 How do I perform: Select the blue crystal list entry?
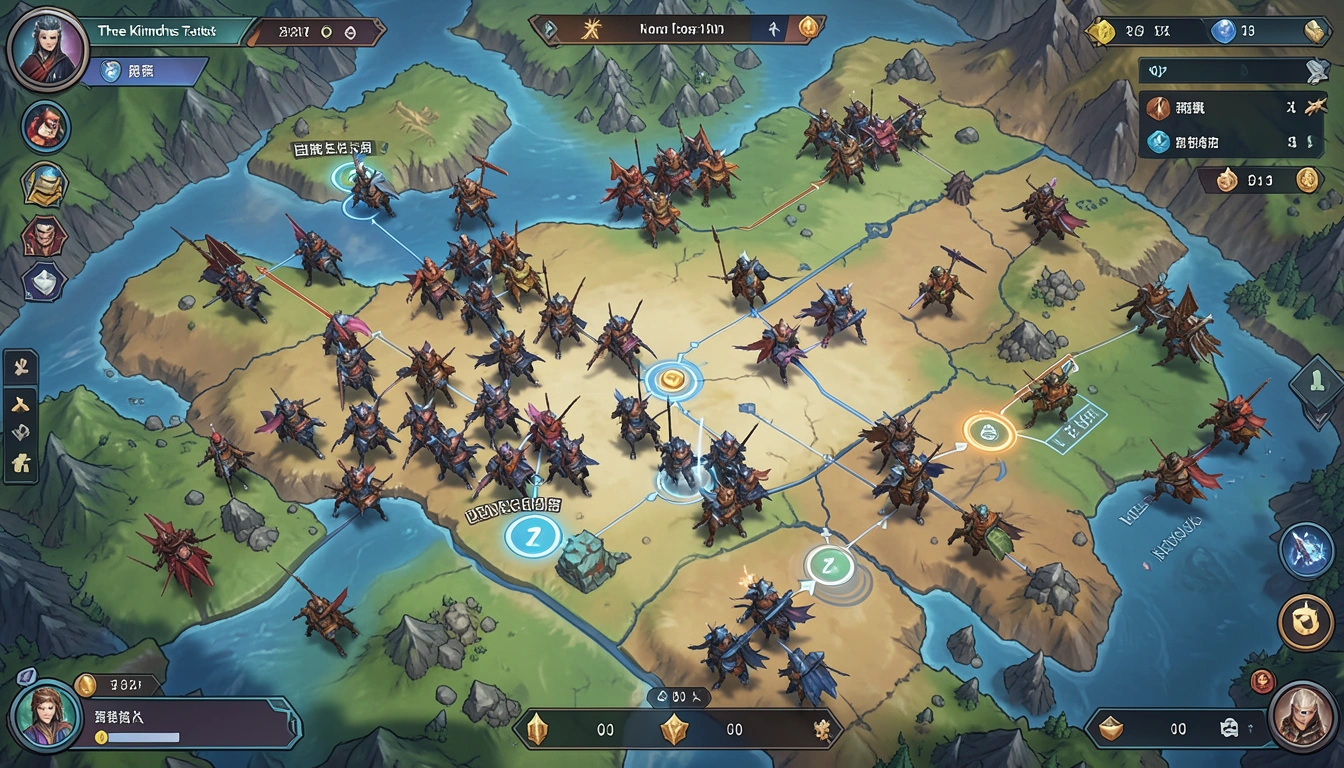click(1158, 143)
